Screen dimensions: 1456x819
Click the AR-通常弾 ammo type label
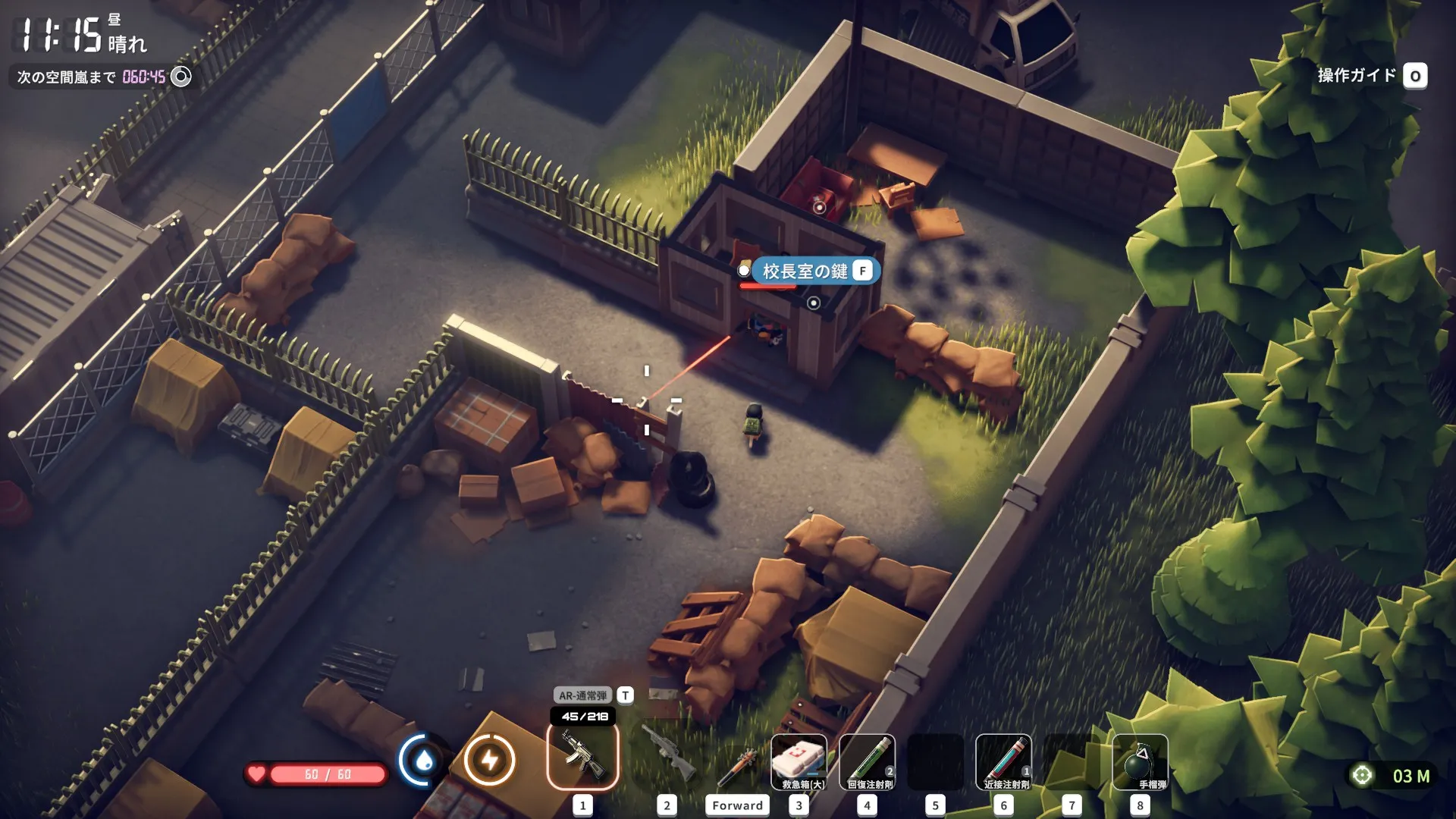click(582, 695)
